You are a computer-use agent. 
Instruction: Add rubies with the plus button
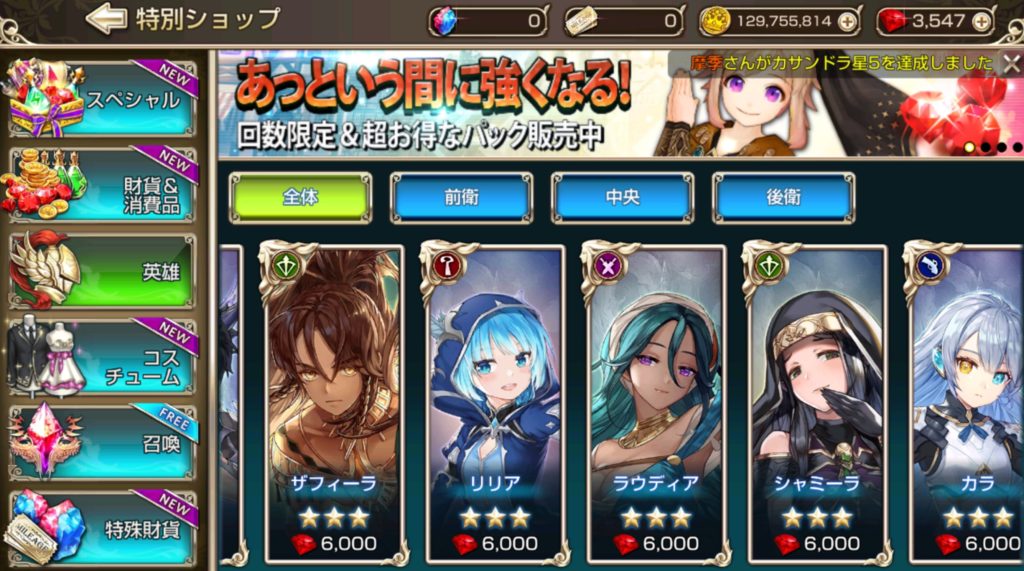pos(982,20)
